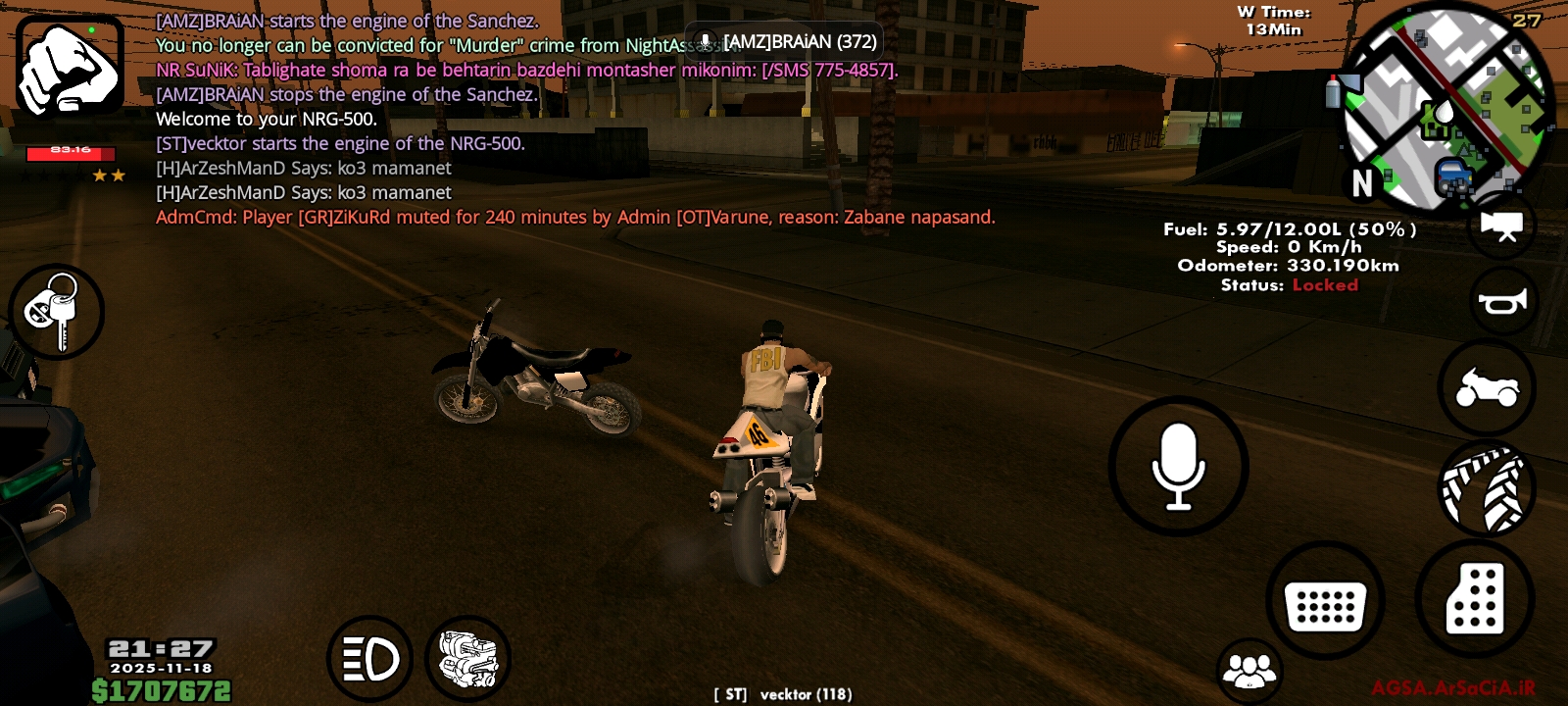Image resolution: width=1568 pixels, height=706 pixels.
Task: Toggle the passengers group icon
Action: (1249, 670)
